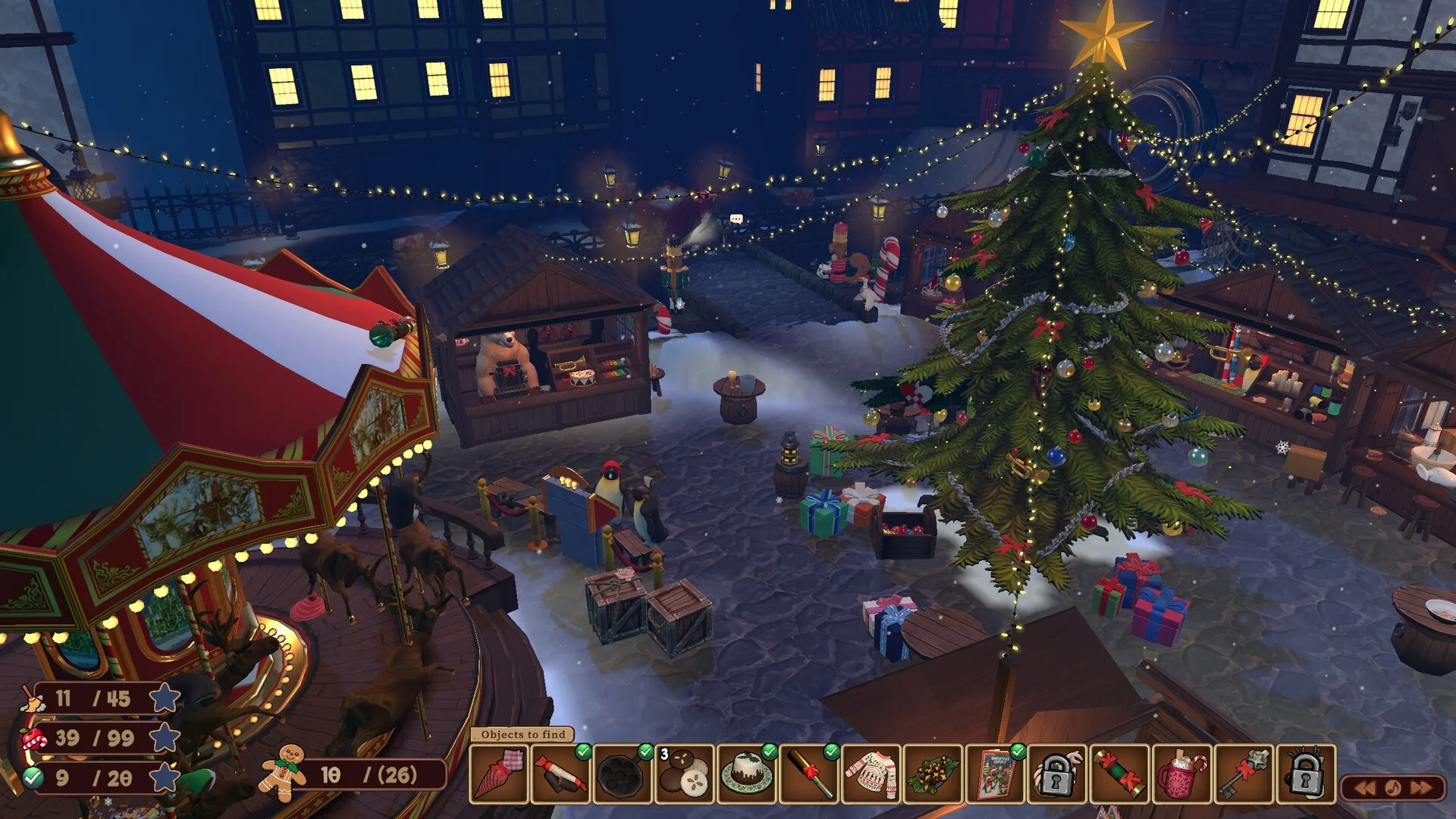Choose the black cast-iron pan slot
Viewport: 1456px width, 819px height.
click(x=623, y=774)
